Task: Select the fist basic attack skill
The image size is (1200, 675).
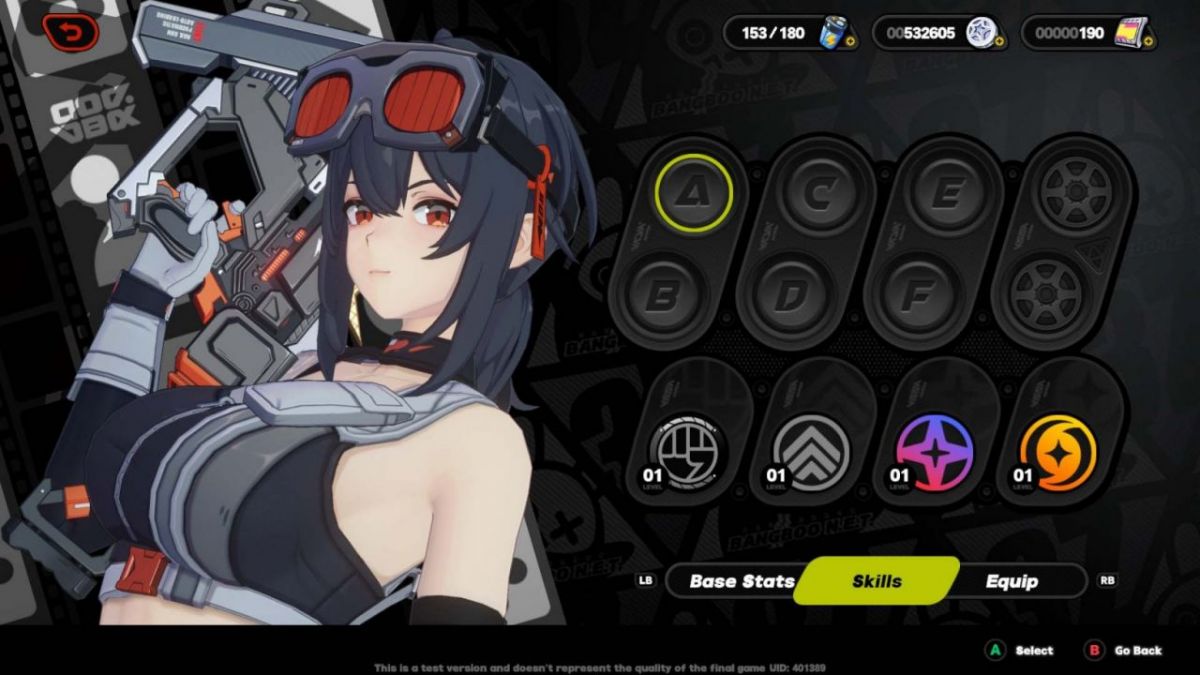Action: 688,452
